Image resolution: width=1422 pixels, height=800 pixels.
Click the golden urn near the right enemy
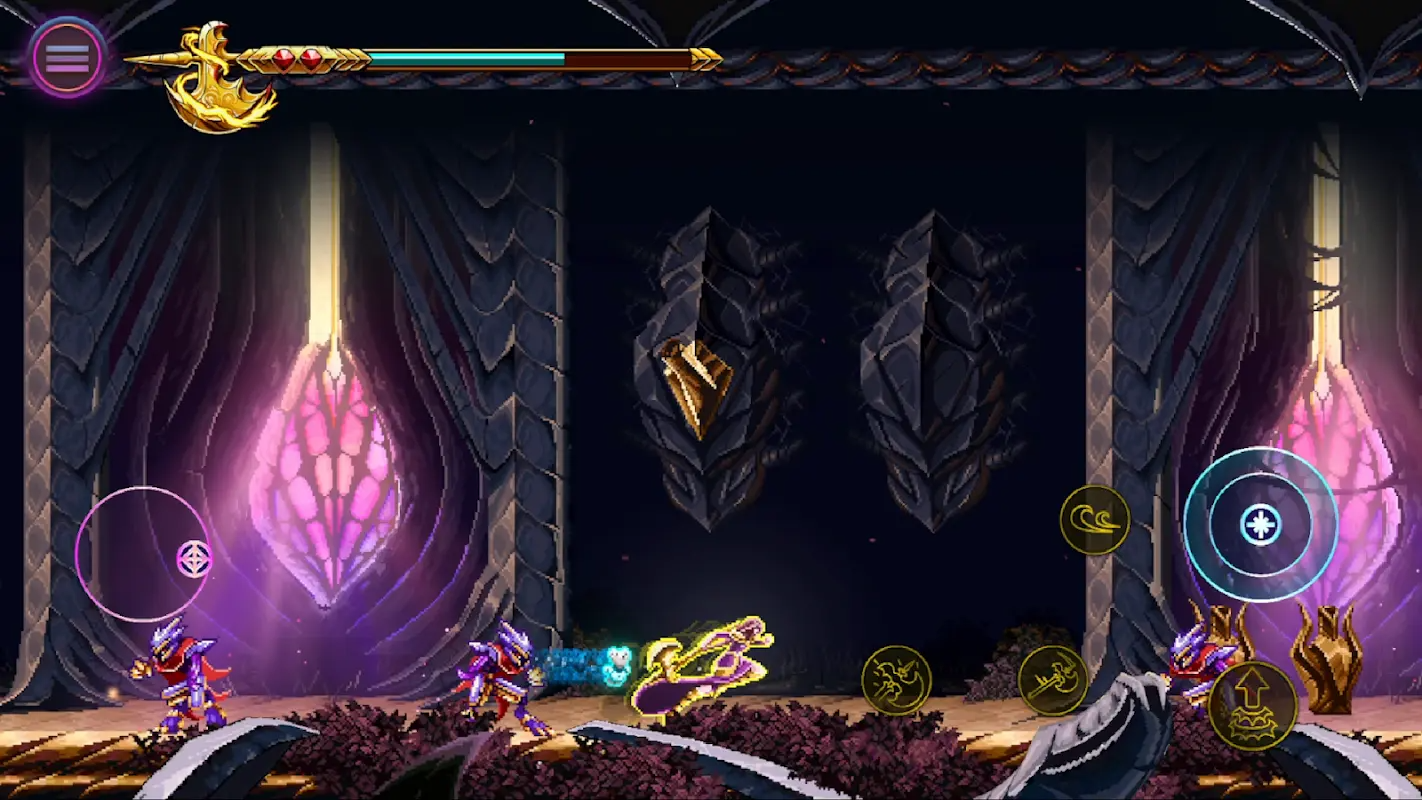pyautogui.click(x=1330, y=665)
